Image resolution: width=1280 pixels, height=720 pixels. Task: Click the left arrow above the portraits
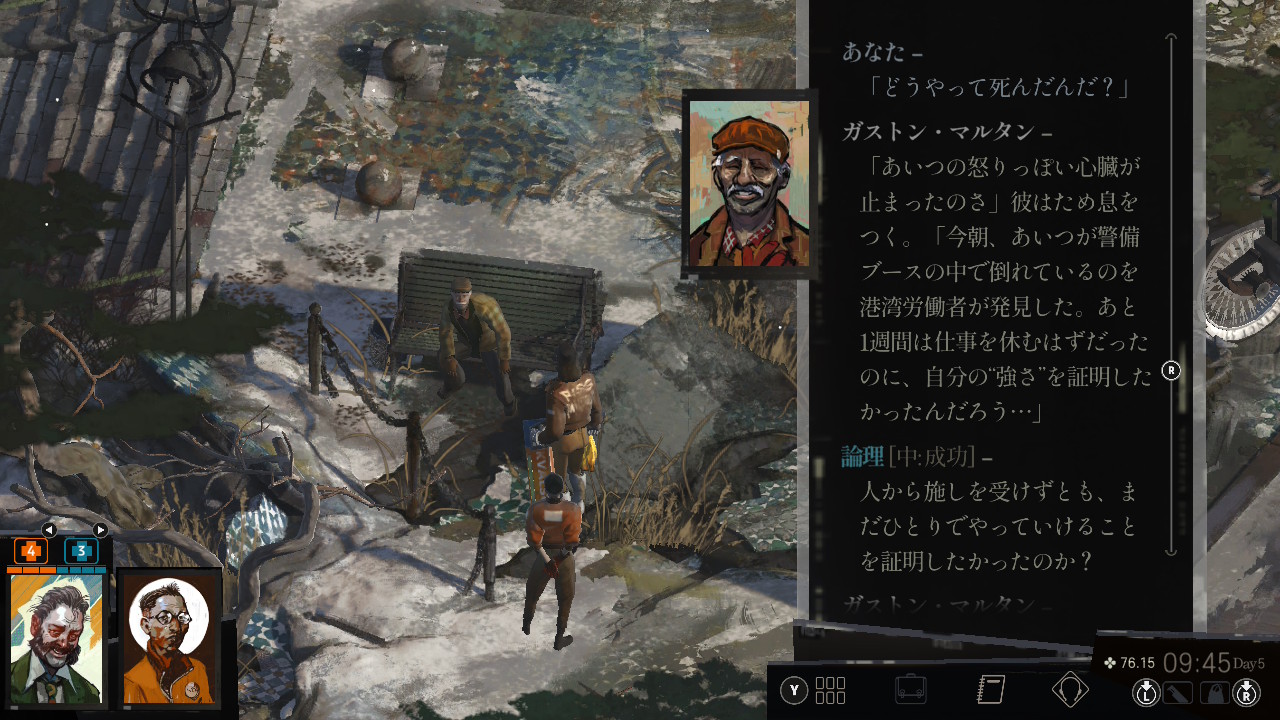(x=48, y=530)
